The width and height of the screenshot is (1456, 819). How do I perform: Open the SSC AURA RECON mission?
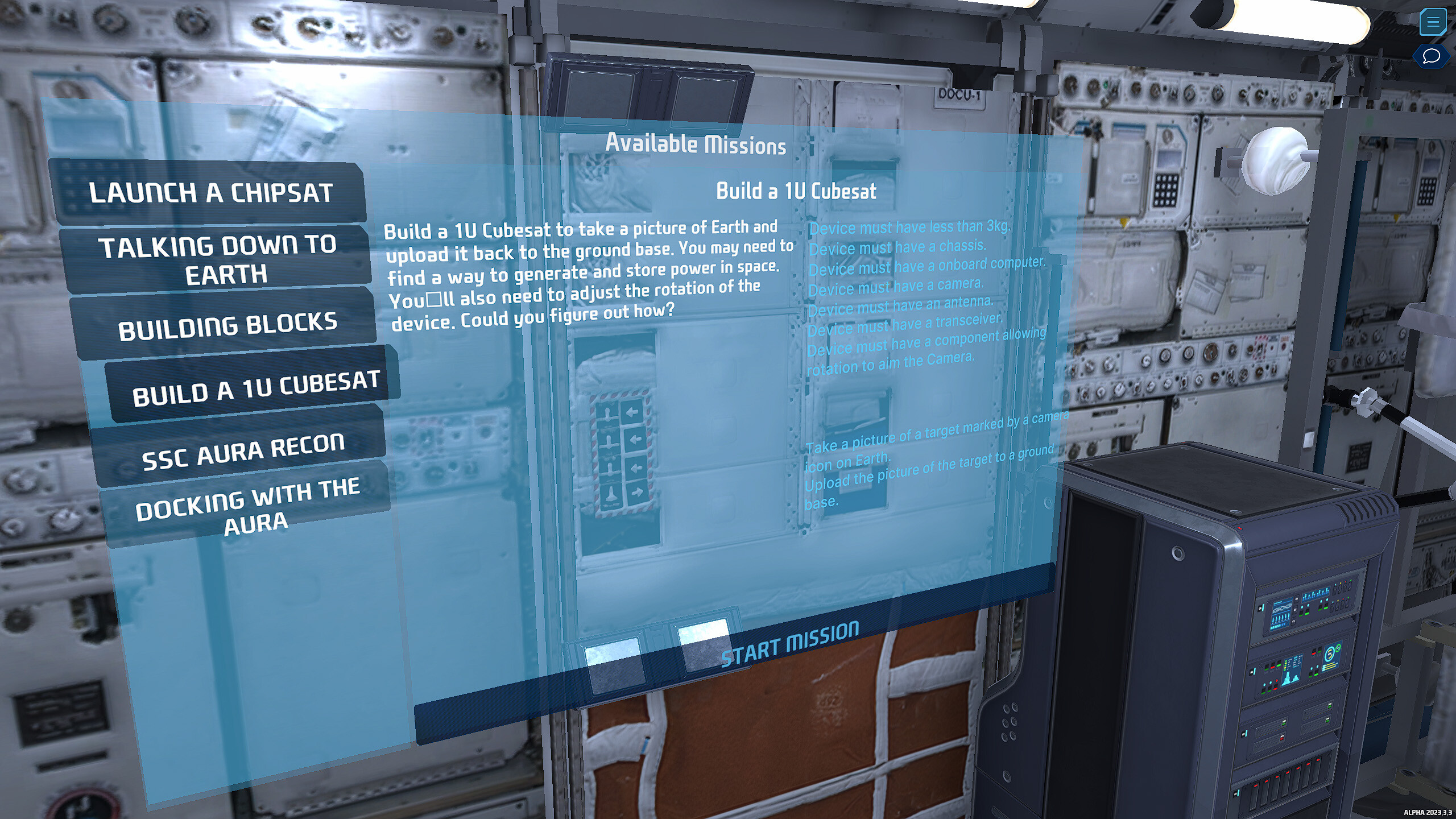point(245,449)
